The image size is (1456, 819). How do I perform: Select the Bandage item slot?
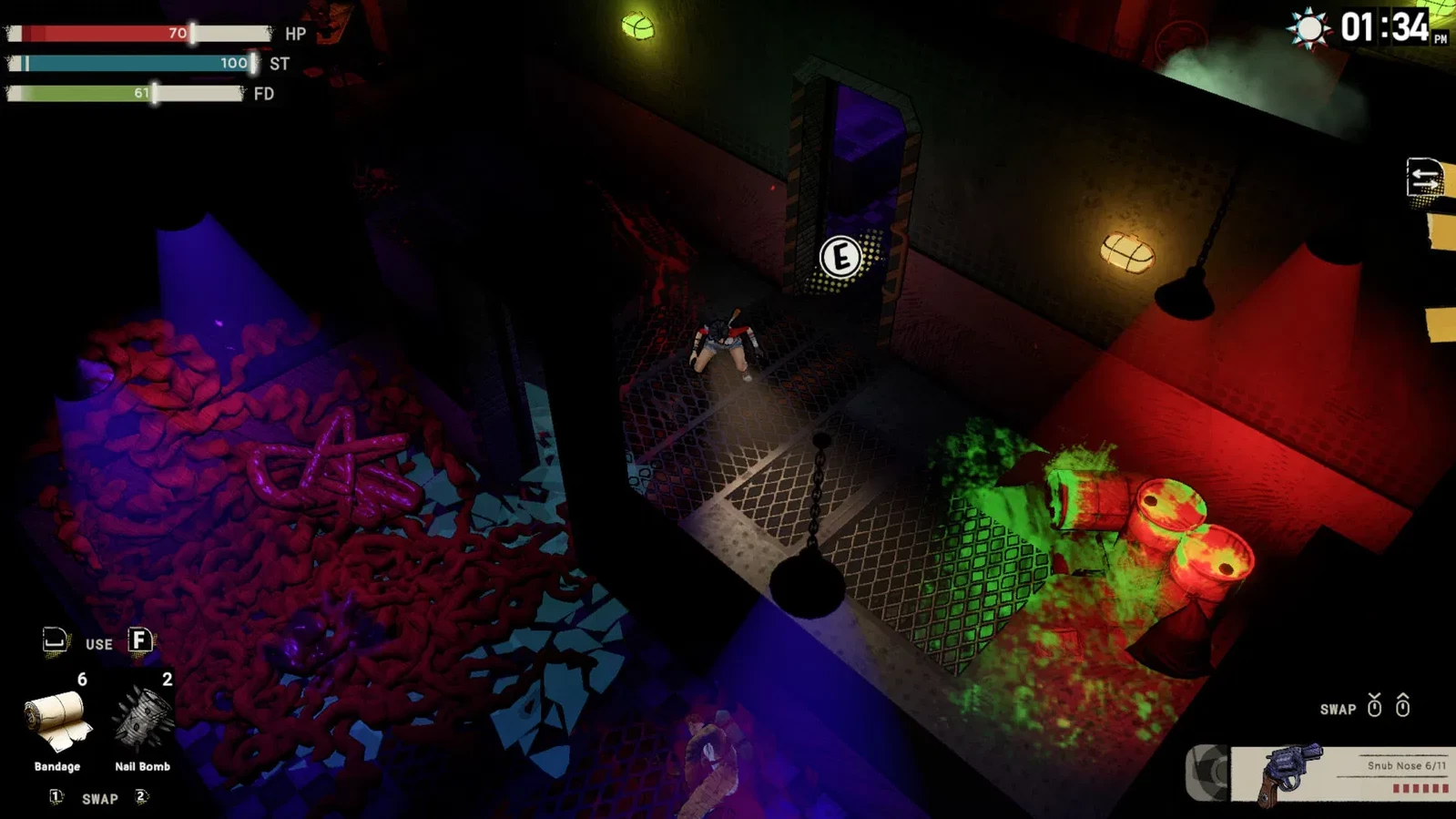pos(58,722)
